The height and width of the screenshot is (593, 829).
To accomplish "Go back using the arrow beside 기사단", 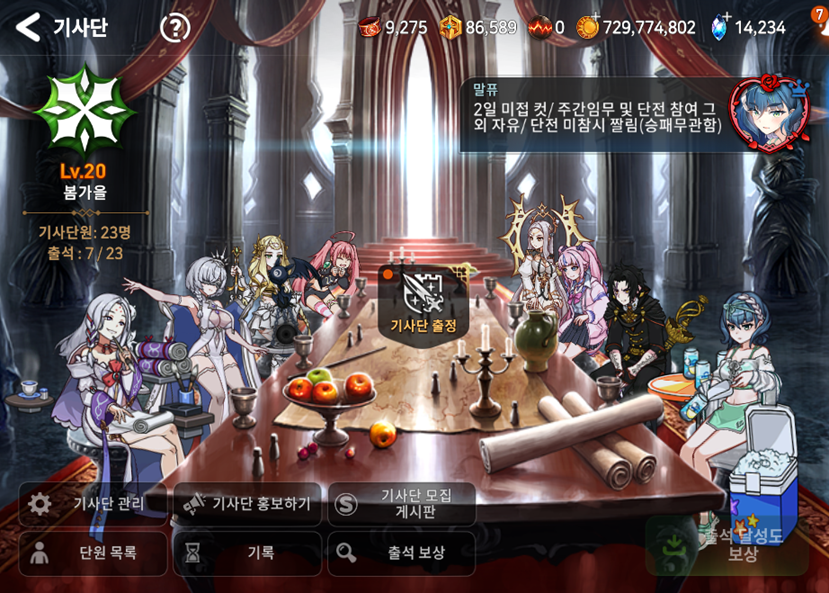I will (x=28, y=27).
